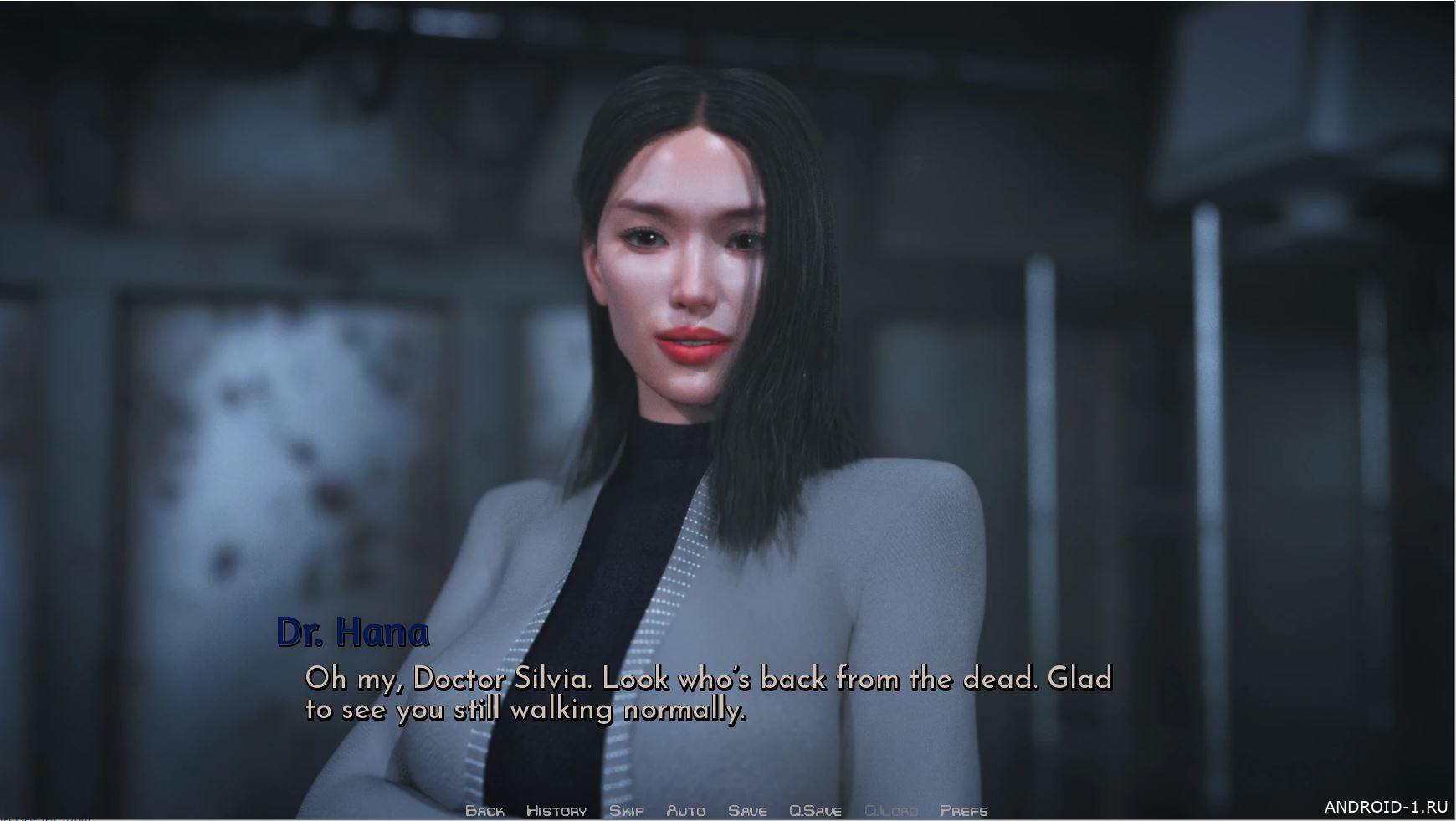Go back one dialogue line with Back
The width and height of the screenshot is (1456, 821).
point(484,810)
